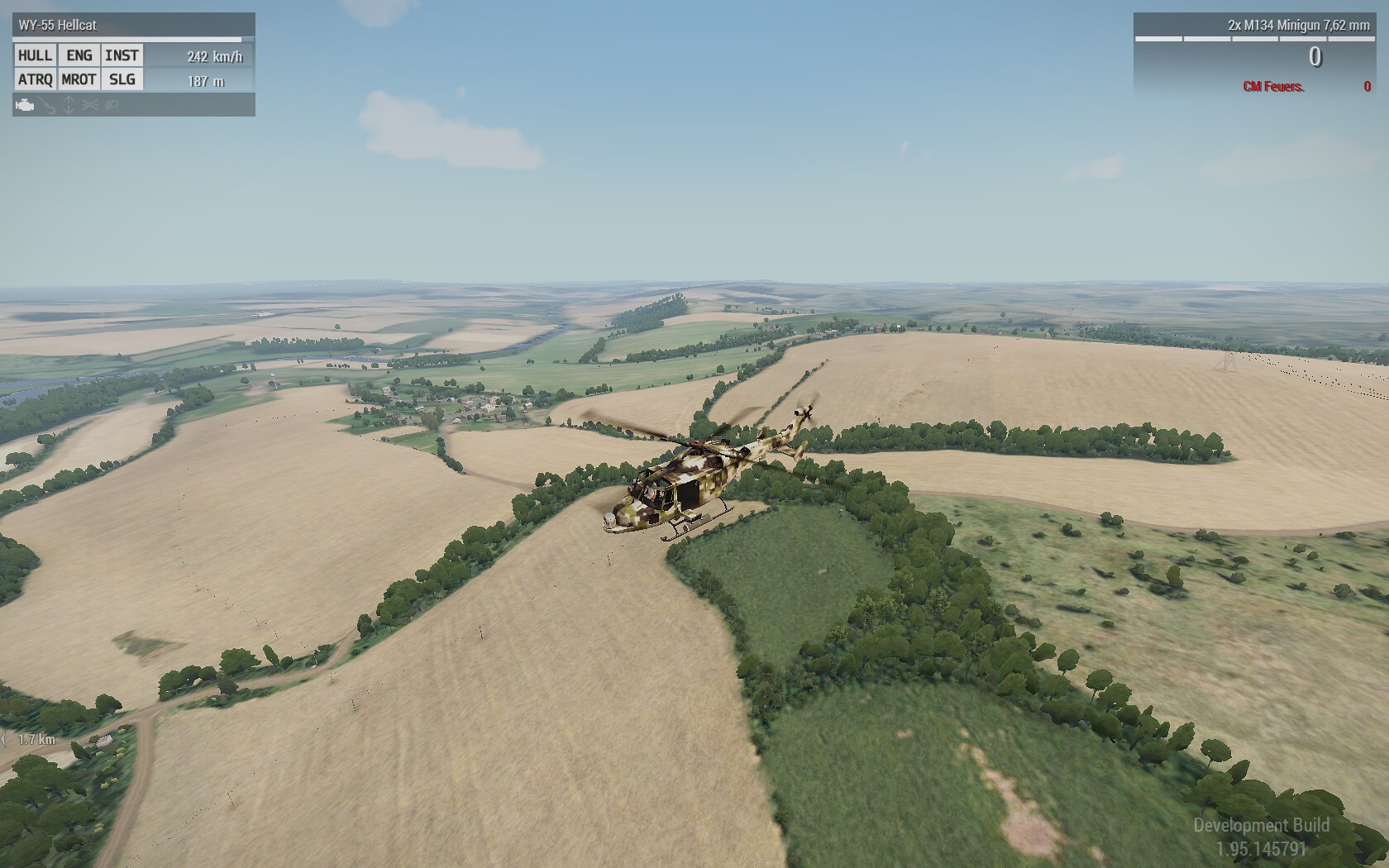Select the M134 Minigun weapon label
This screenshot has height=868, width=1389.
1298,26
